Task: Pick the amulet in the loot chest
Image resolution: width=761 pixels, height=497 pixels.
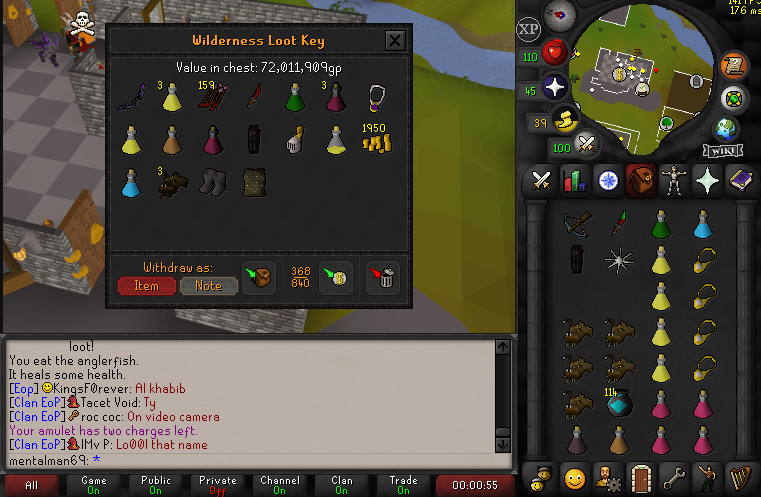Action: (377, 98)
